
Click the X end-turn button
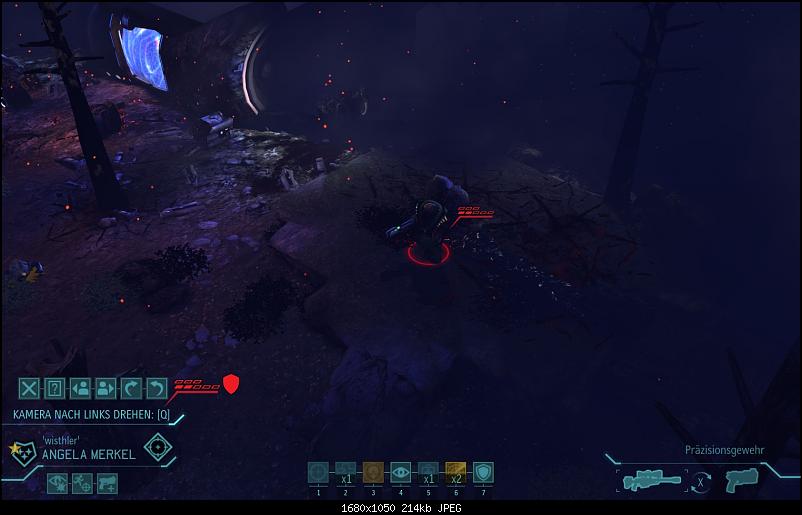pos(30,388)
